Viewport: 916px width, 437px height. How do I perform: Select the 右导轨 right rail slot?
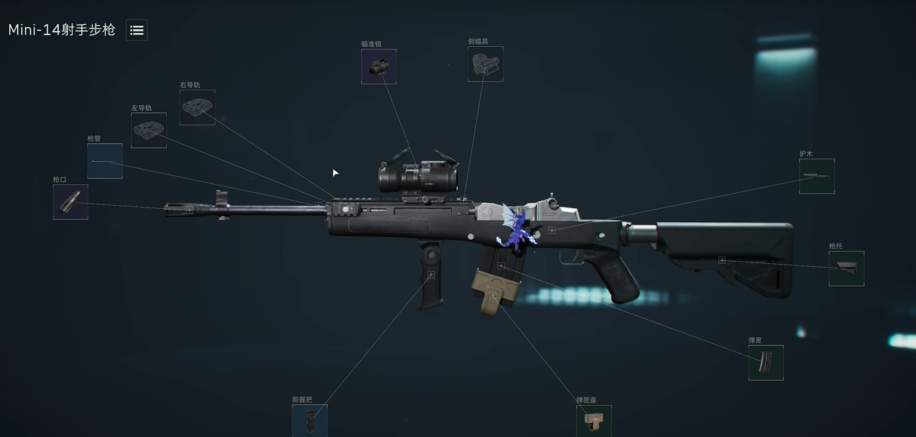point(197,108)
